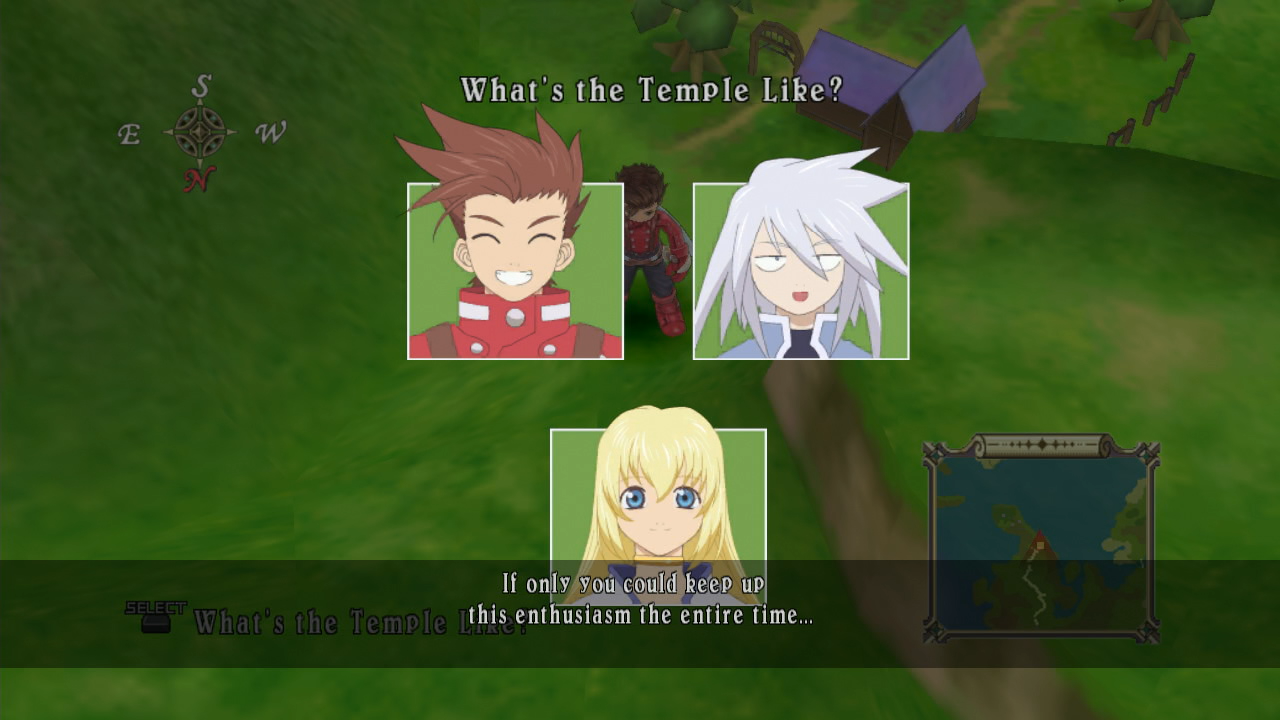Click the compass rose ornament
Screen dimensions: 1280x720
pos(203,131)
